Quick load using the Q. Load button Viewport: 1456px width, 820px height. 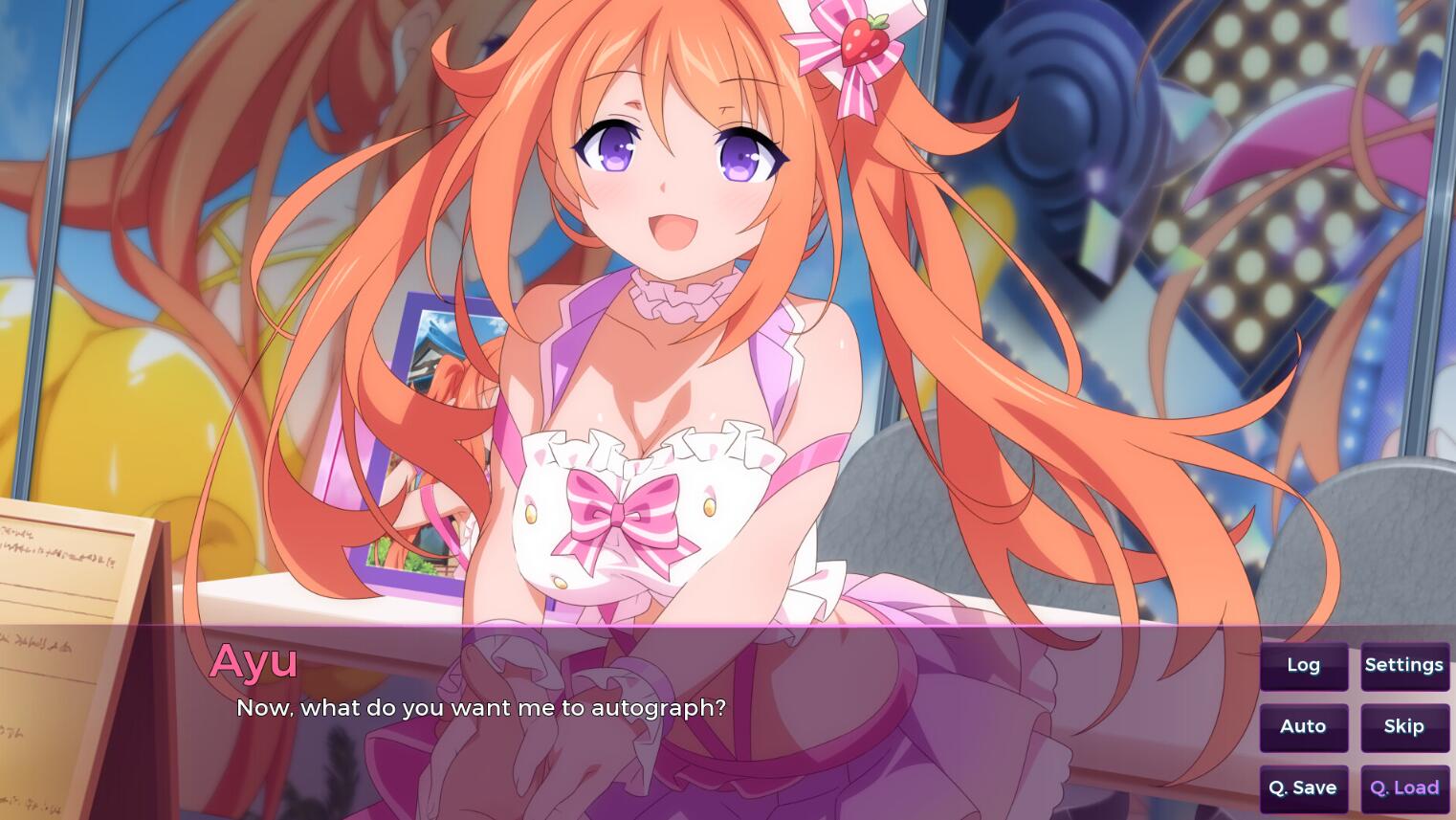tap(1403, 787)
